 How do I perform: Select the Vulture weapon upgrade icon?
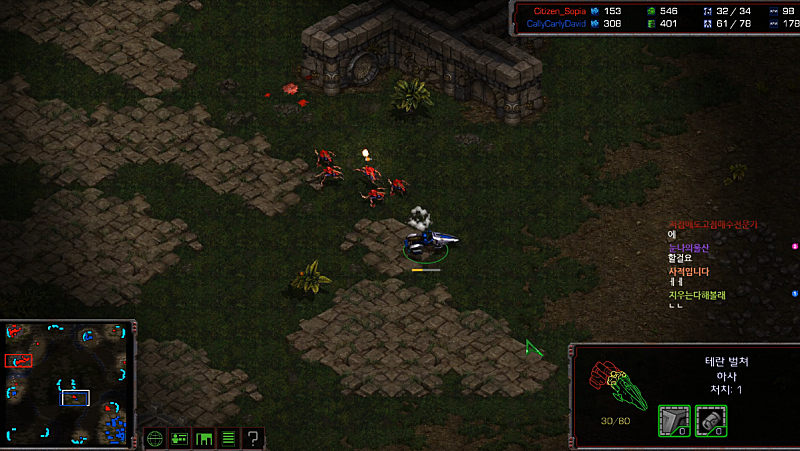(x=710, y=421)
